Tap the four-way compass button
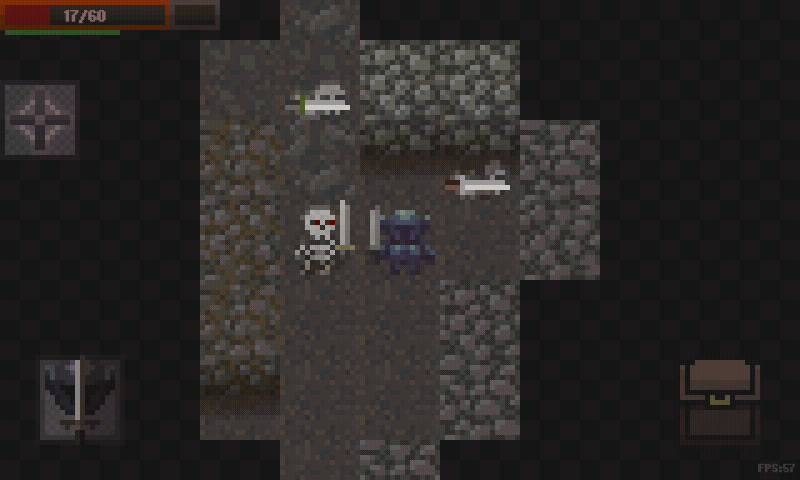The image size is (800, 480). 41,119
